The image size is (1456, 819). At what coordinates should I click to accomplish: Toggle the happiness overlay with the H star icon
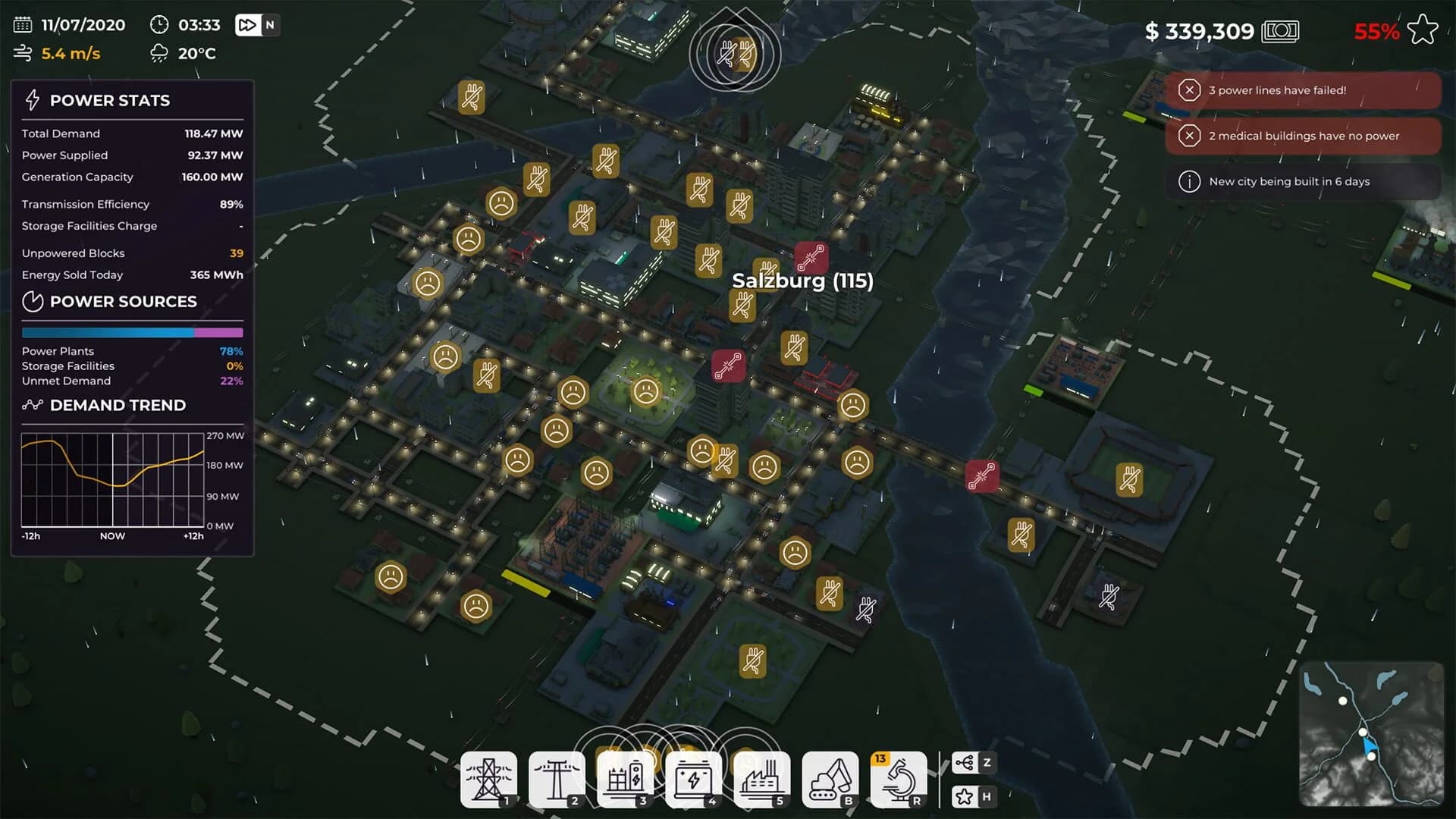tap(975, 797)
